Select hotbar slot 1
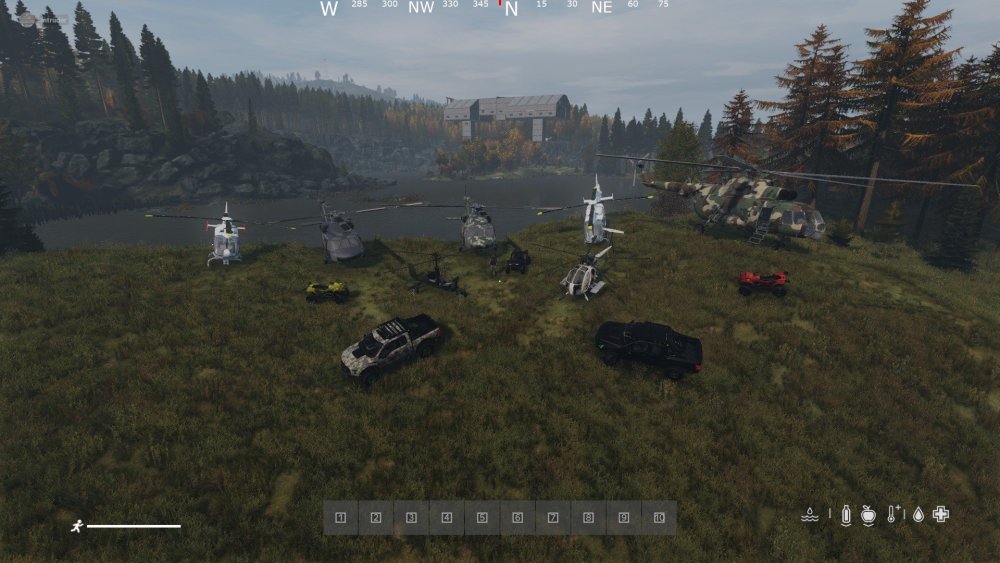This screenshot has width=1000, height=563. tap(341, 518)
